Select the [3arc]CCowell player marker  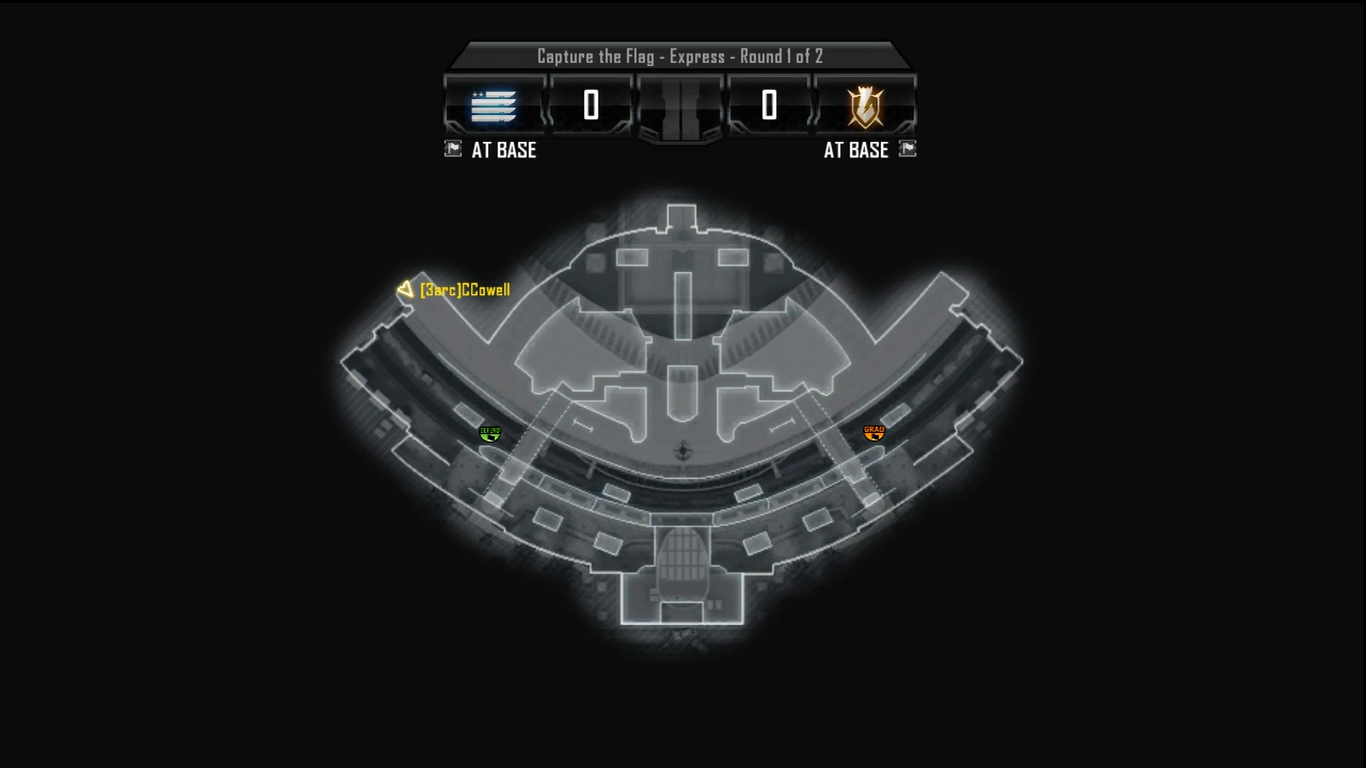point(405,290)
